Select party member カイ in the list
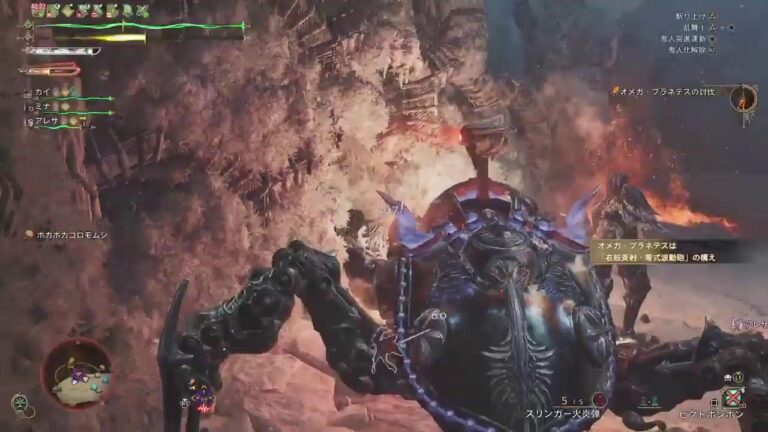 tap(40, 92)
